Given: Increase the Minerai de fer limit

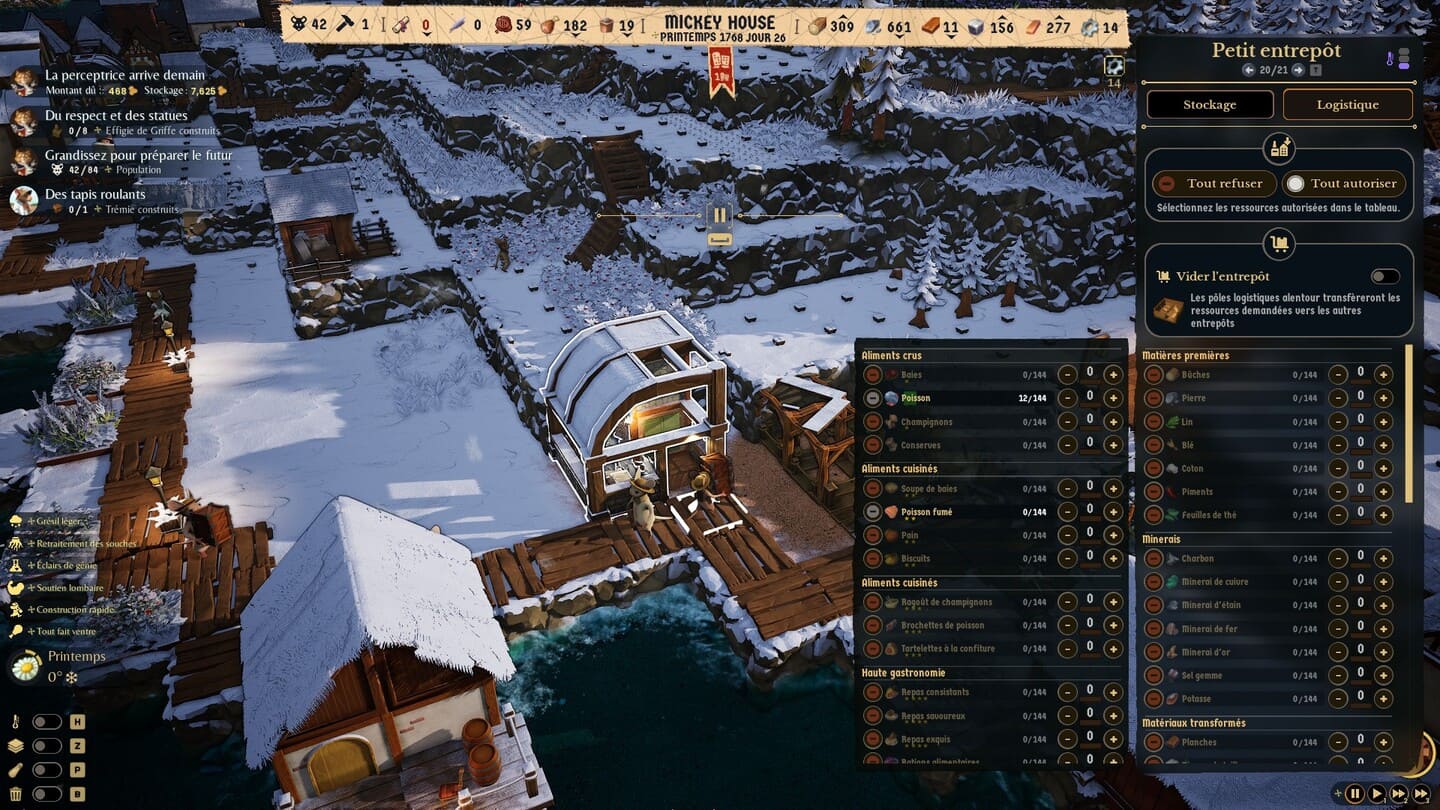Looking at the screenshot, I should tap(1383, 629).
